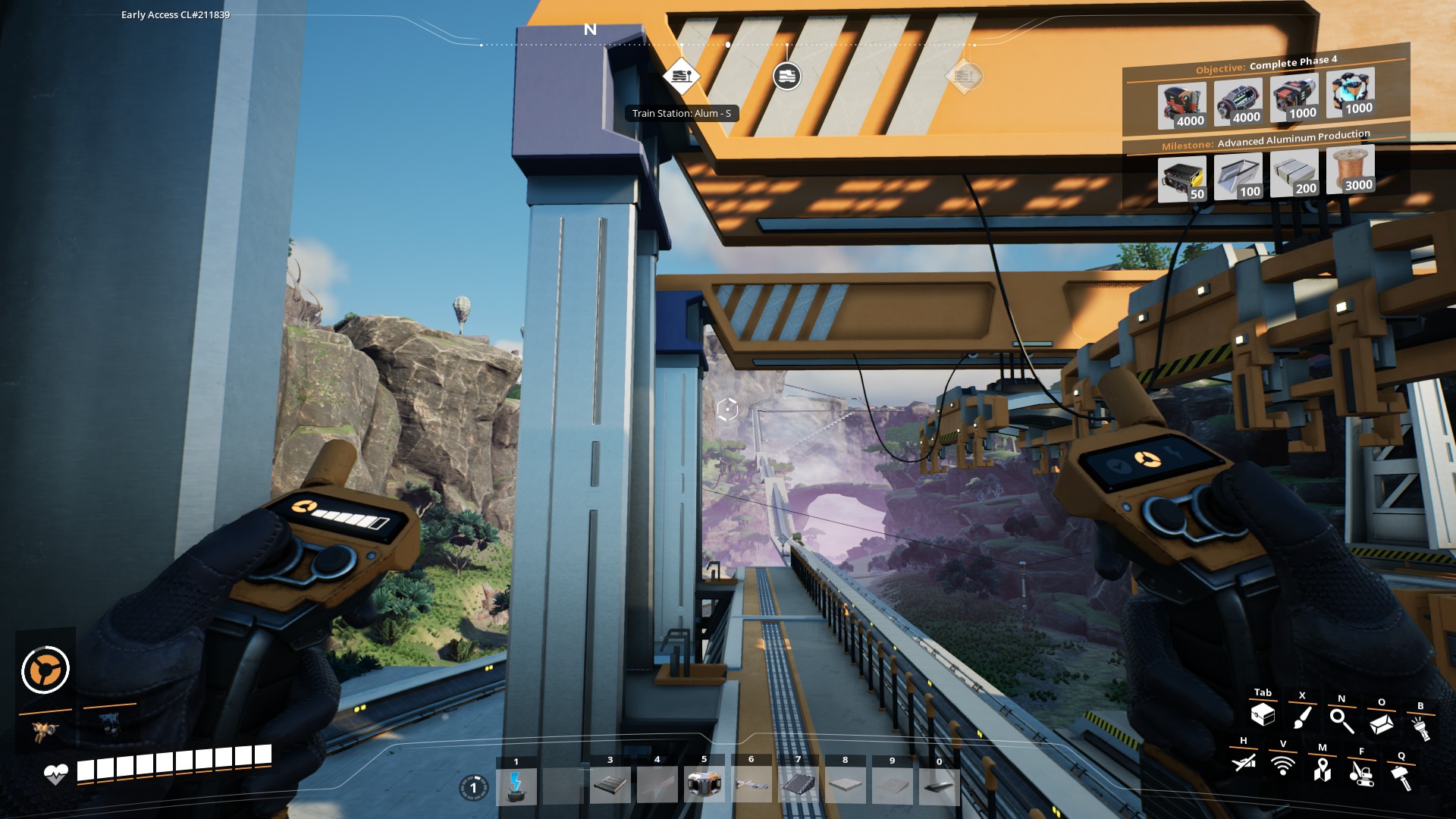The image size is (1456, 819).
Task: Select the radial hotbar number indicator
Action: click(474, 788)
